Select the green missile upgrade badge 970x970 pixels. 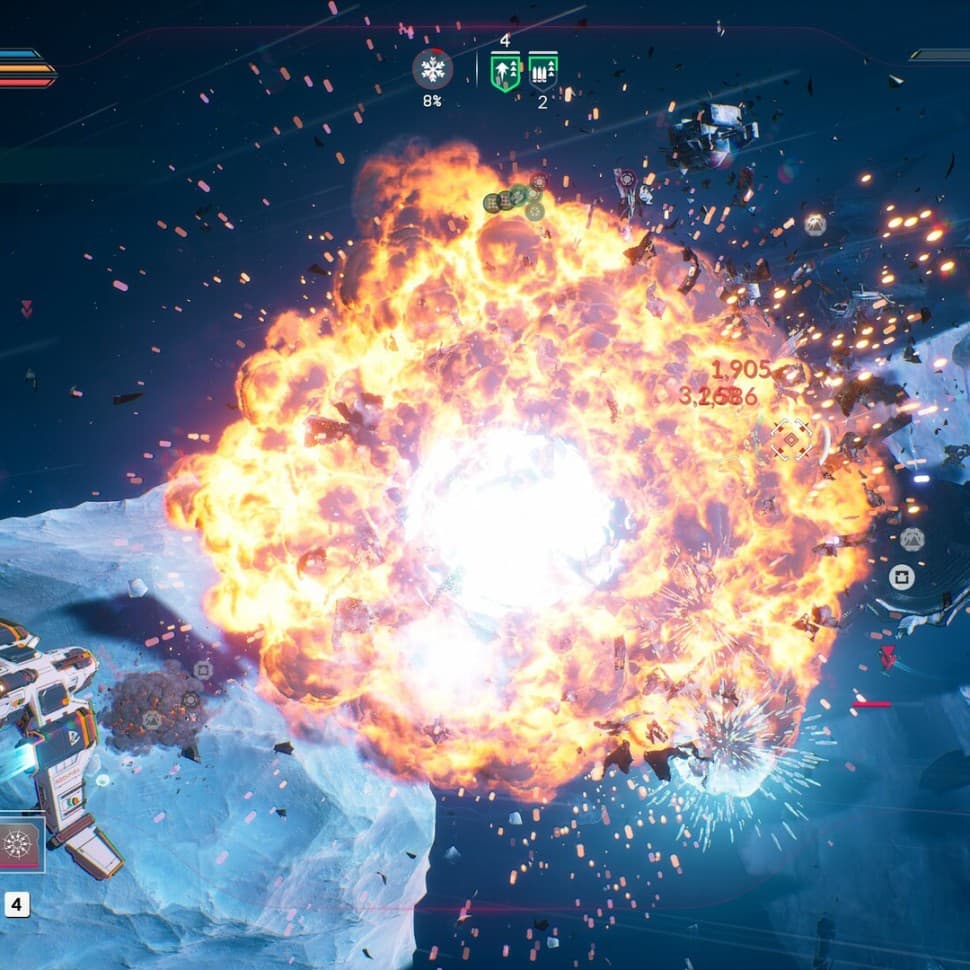(505, 72)
